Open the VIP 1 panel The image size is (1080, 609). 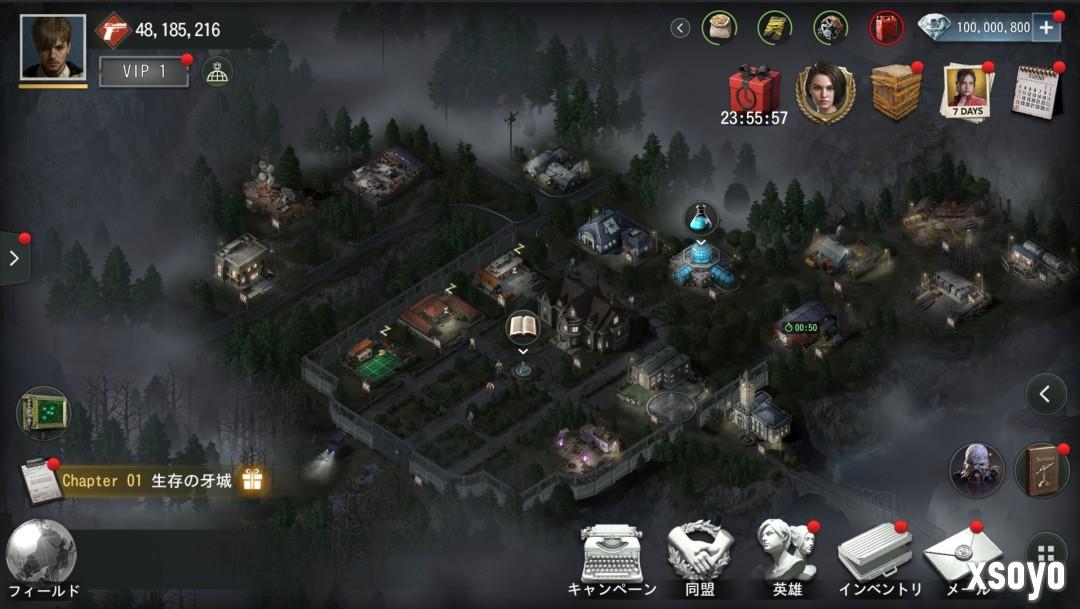pyautogui.click(x=144, y=71)
